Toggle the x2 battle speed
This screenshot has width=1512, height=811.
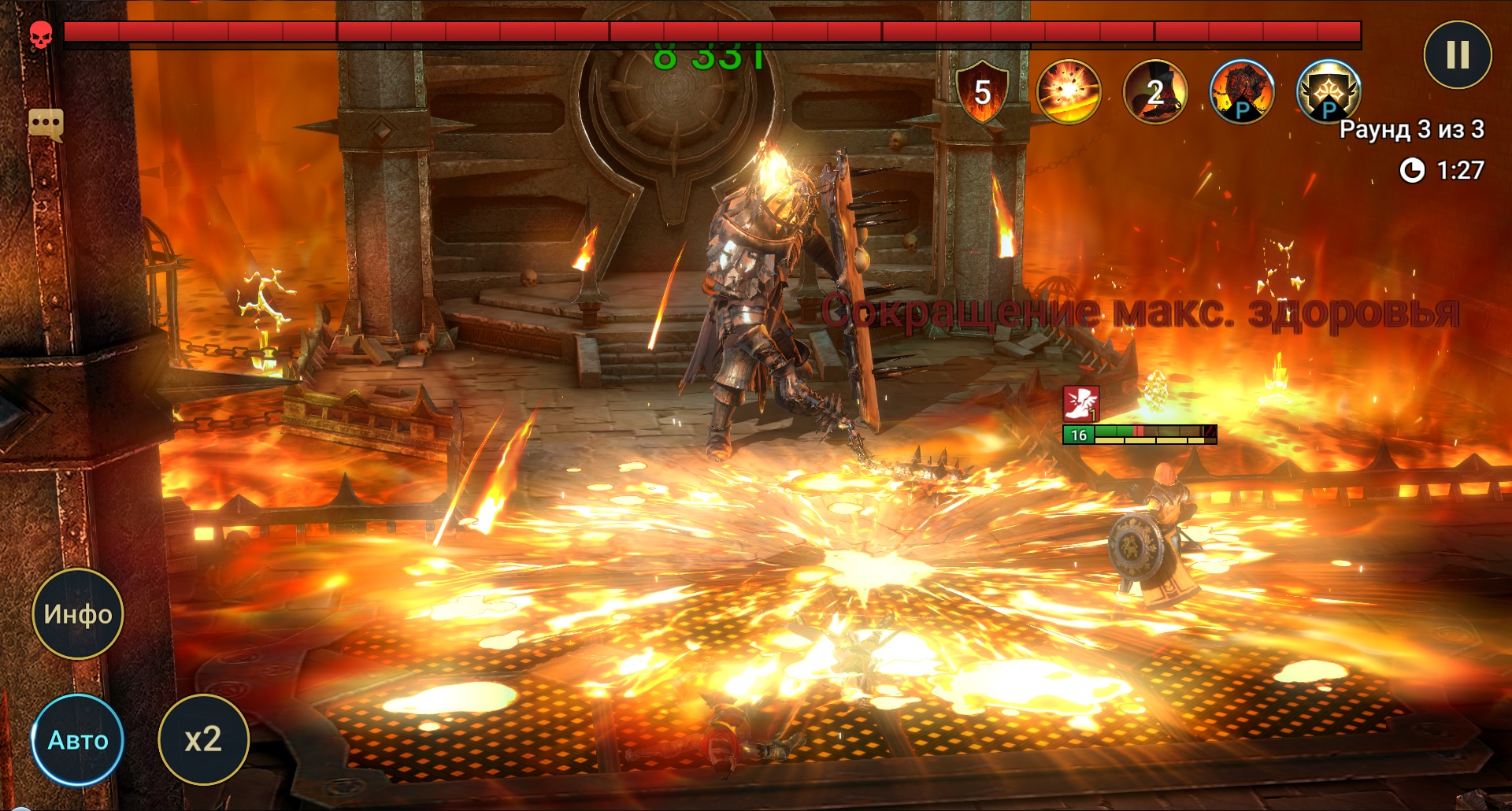(x=203, y=739)
